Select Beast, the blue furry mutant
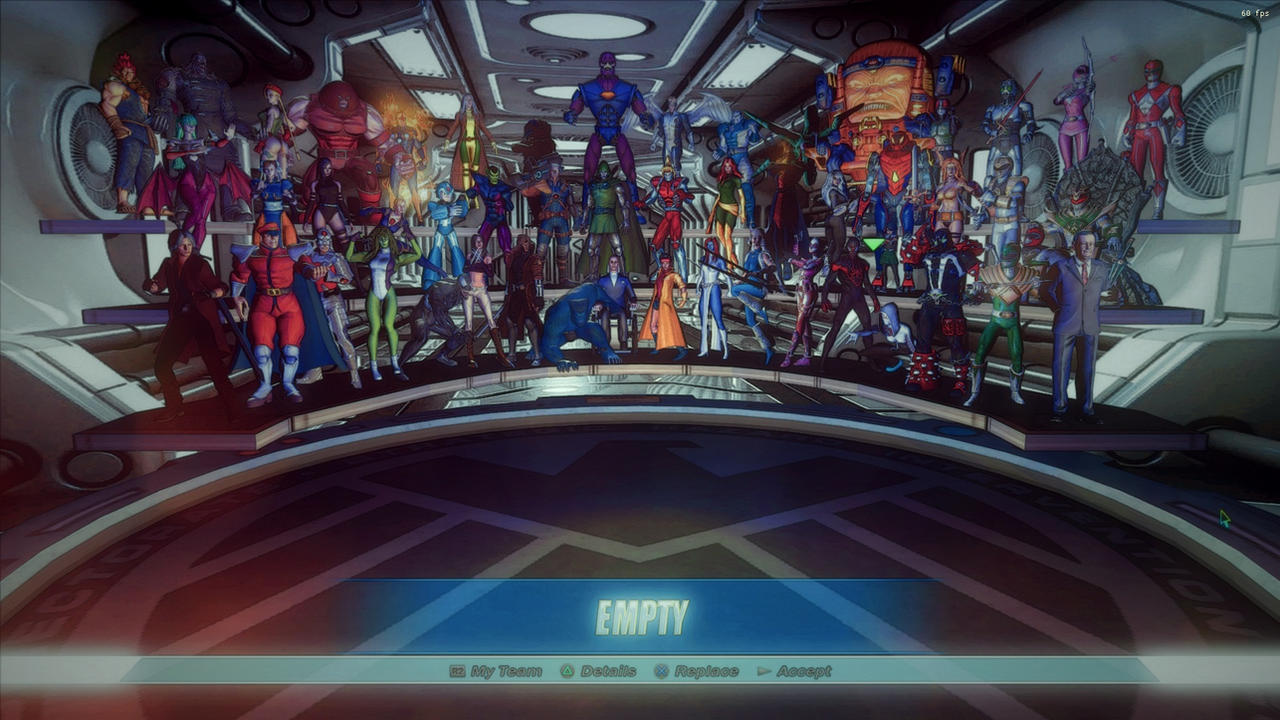 point(575,320)
